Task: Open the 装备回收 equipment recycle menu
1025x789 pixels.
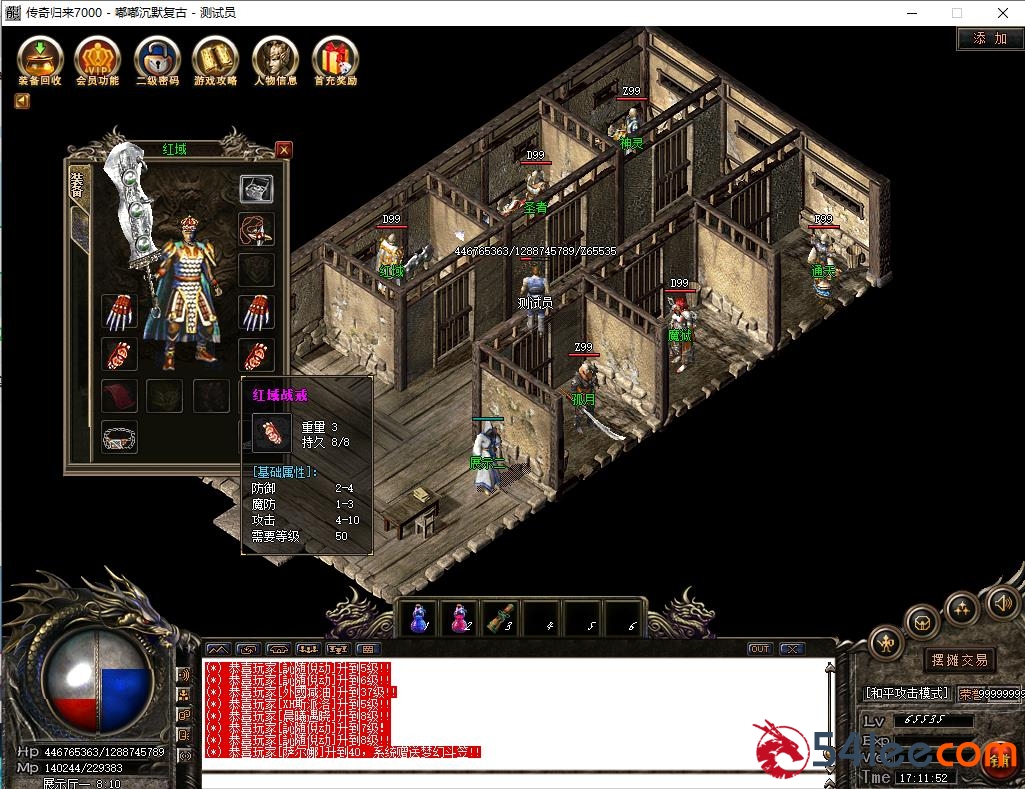Action: (40, 58)
